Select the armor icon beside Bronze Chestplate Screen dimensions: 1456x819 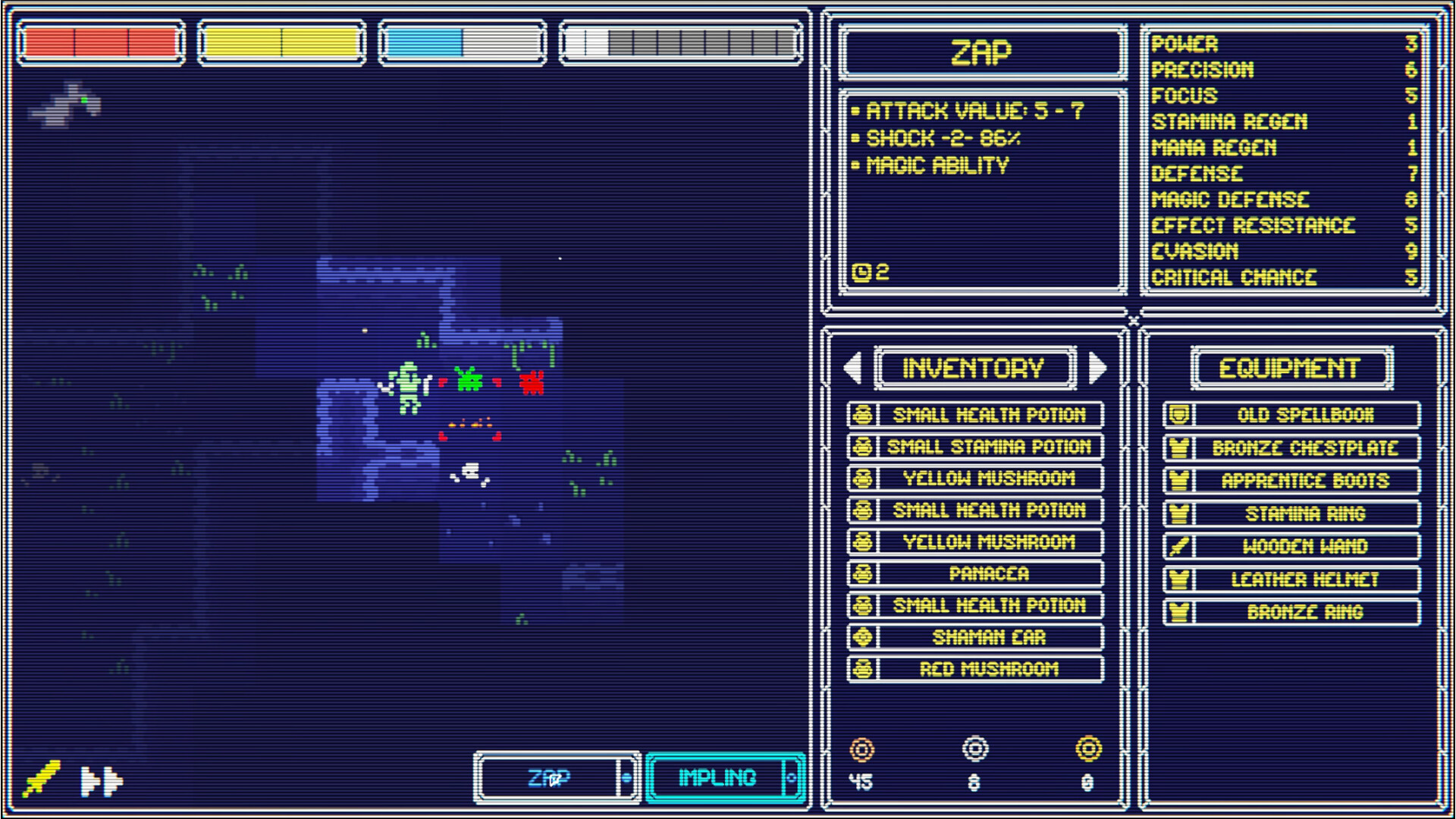1178,447
